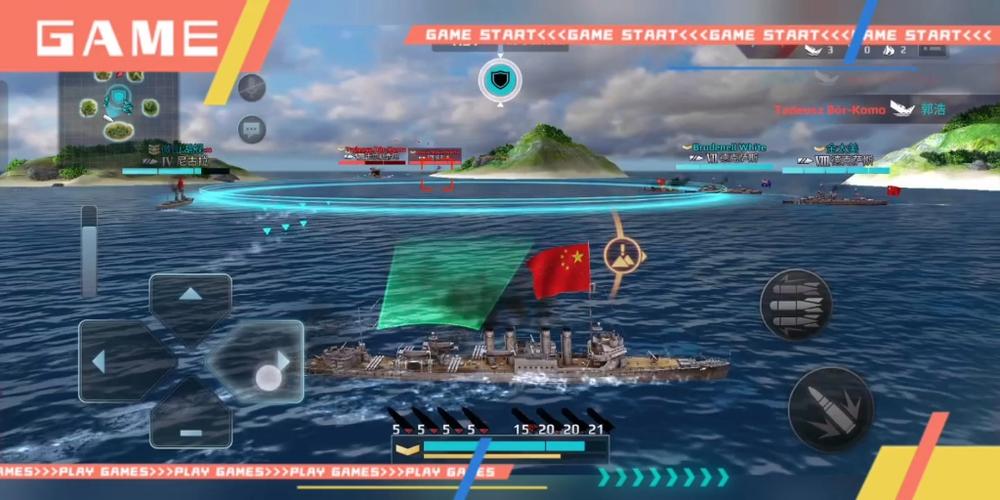Tap the up arrow steering pad

190,297
